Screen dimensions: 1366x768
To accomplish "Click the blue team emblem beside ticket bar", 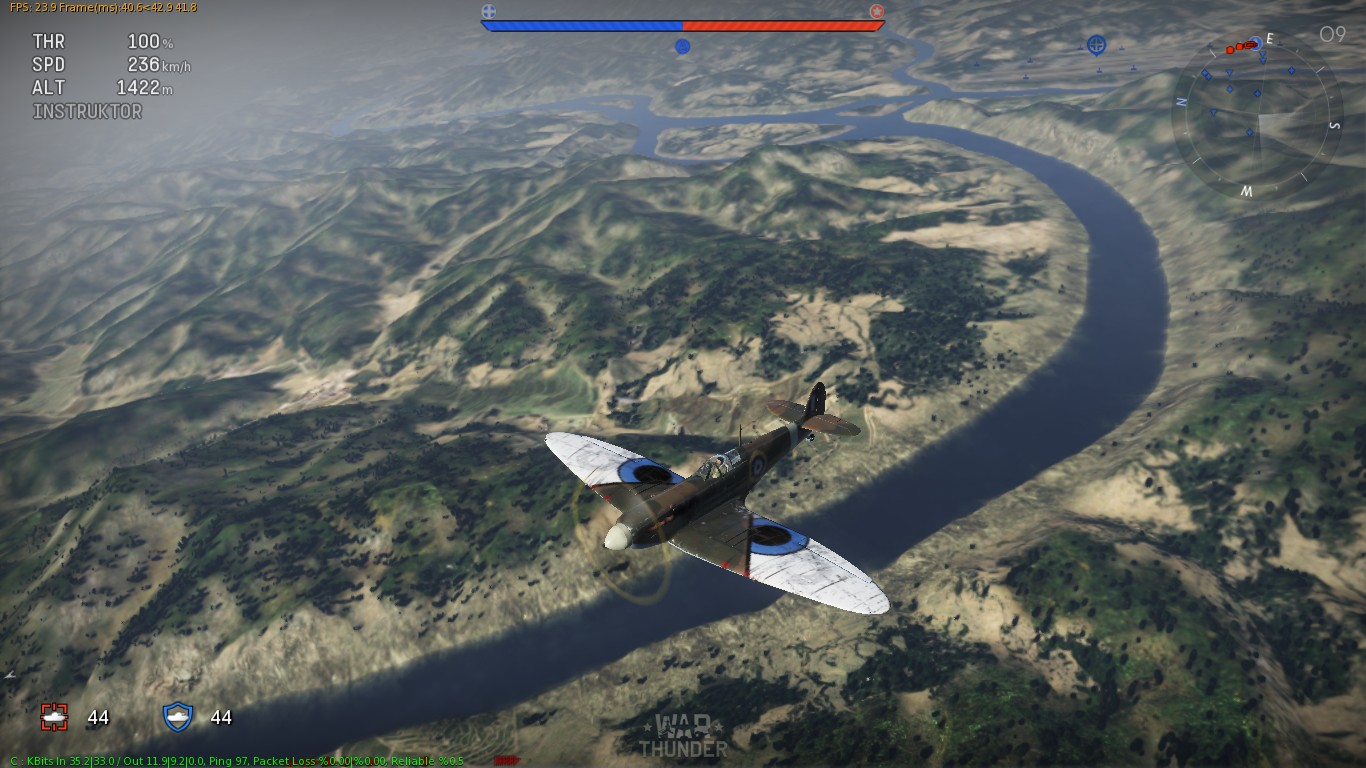I will click(x=489, y=12).
